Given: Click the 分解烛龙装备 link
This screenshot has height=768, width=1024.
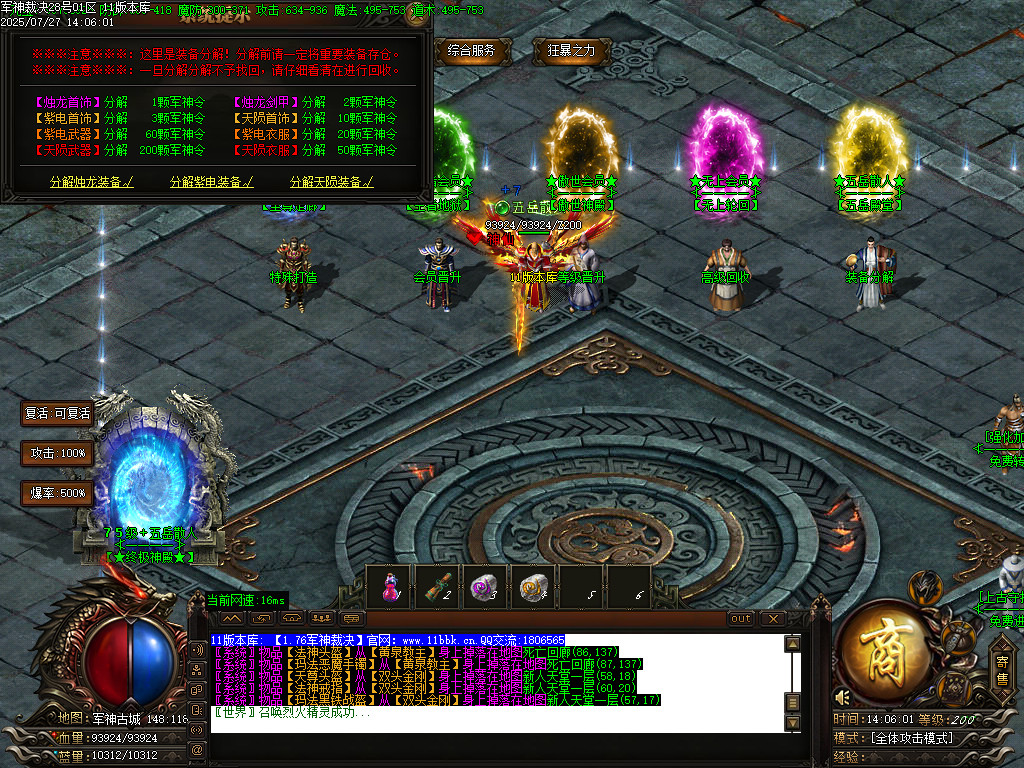Looking at the screenshot, I should coord(92,182).
